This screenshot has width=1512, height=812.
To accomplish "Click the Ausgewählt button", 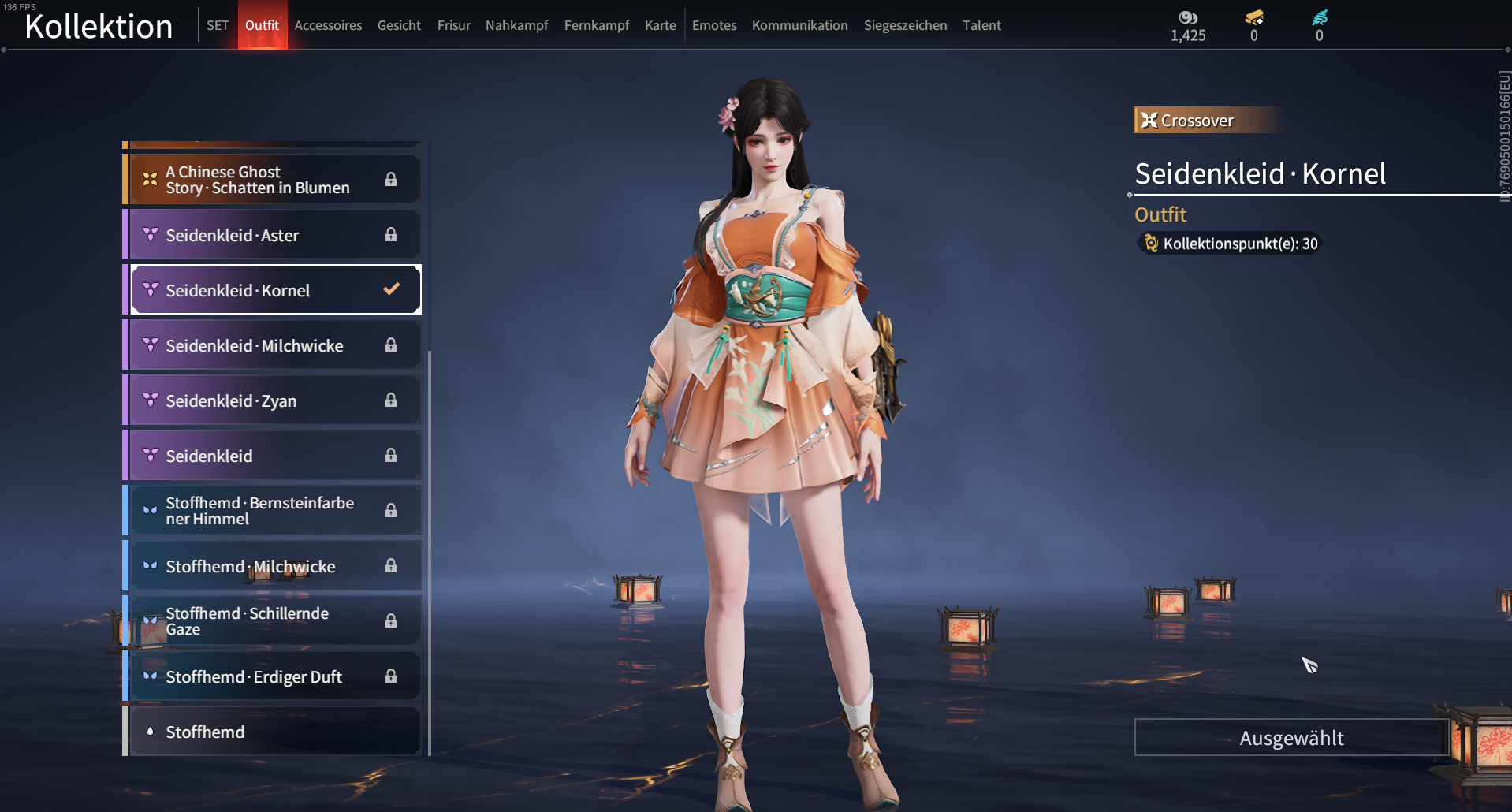I will click(x=1291, y=738).
